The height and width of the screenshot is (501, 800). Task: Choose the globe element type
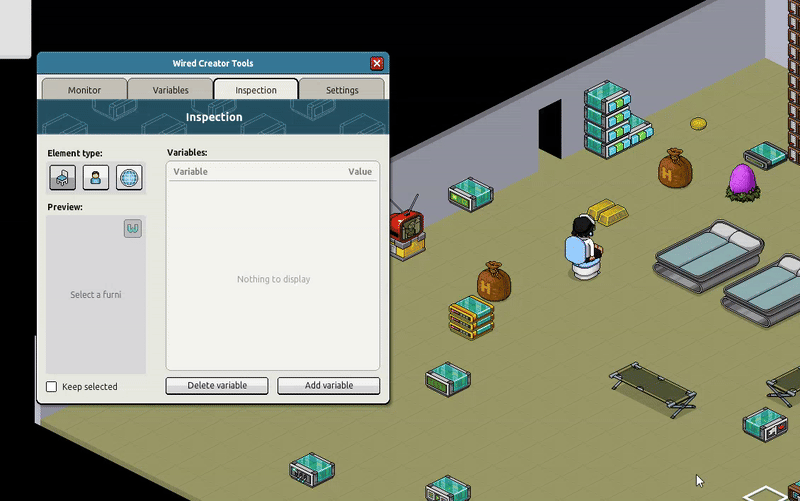[129, 178]
